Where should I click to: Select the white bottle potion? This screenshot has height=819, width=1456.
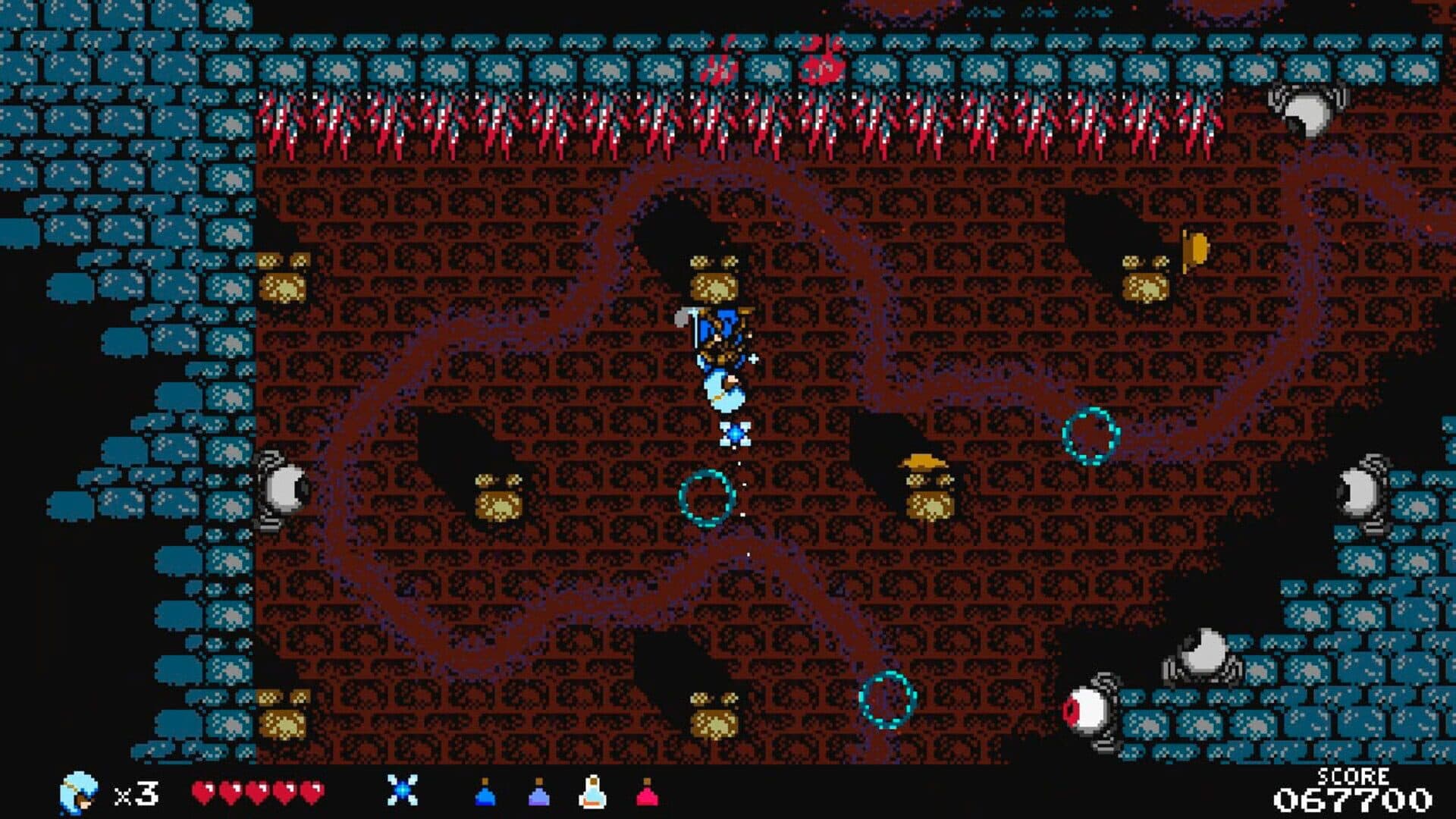(x=592, y=792)
